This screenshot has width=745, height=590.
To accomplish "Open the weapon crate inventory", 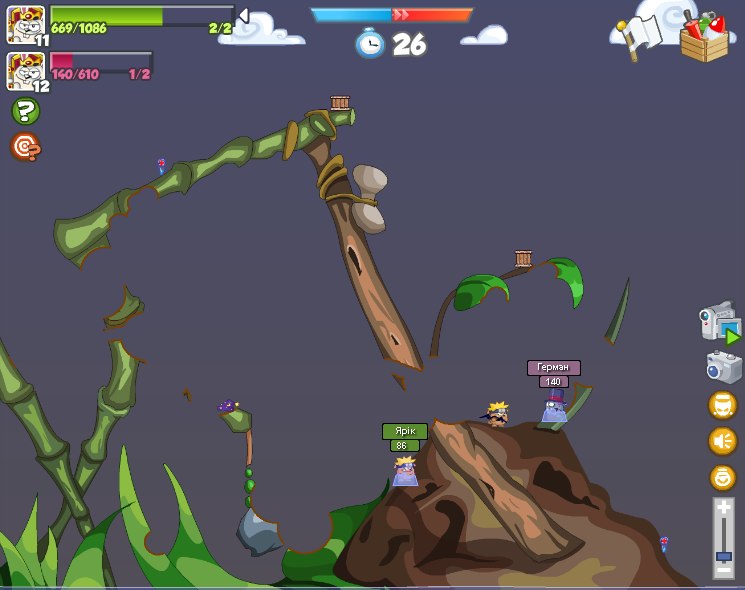I will (x=704, y=38).
